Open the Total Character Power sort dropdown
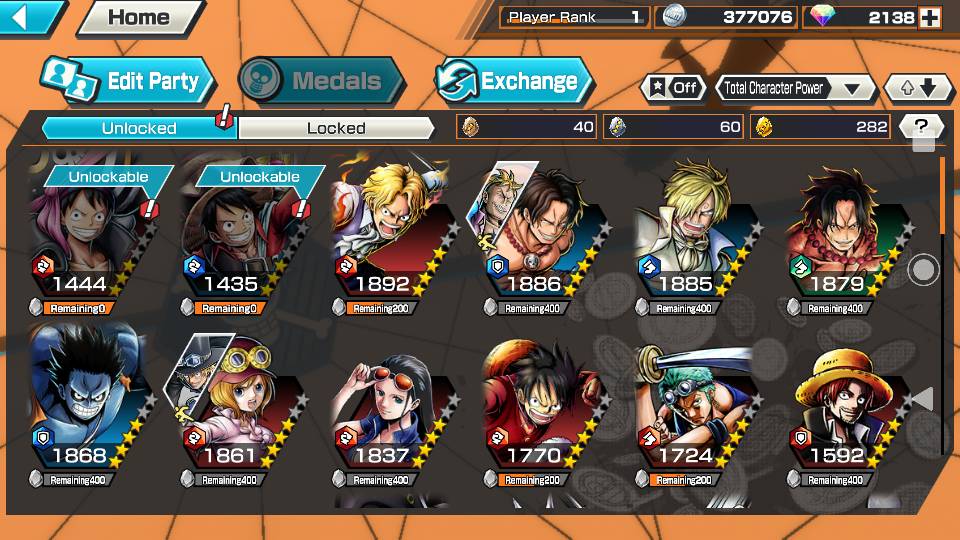 click(791, 88)
